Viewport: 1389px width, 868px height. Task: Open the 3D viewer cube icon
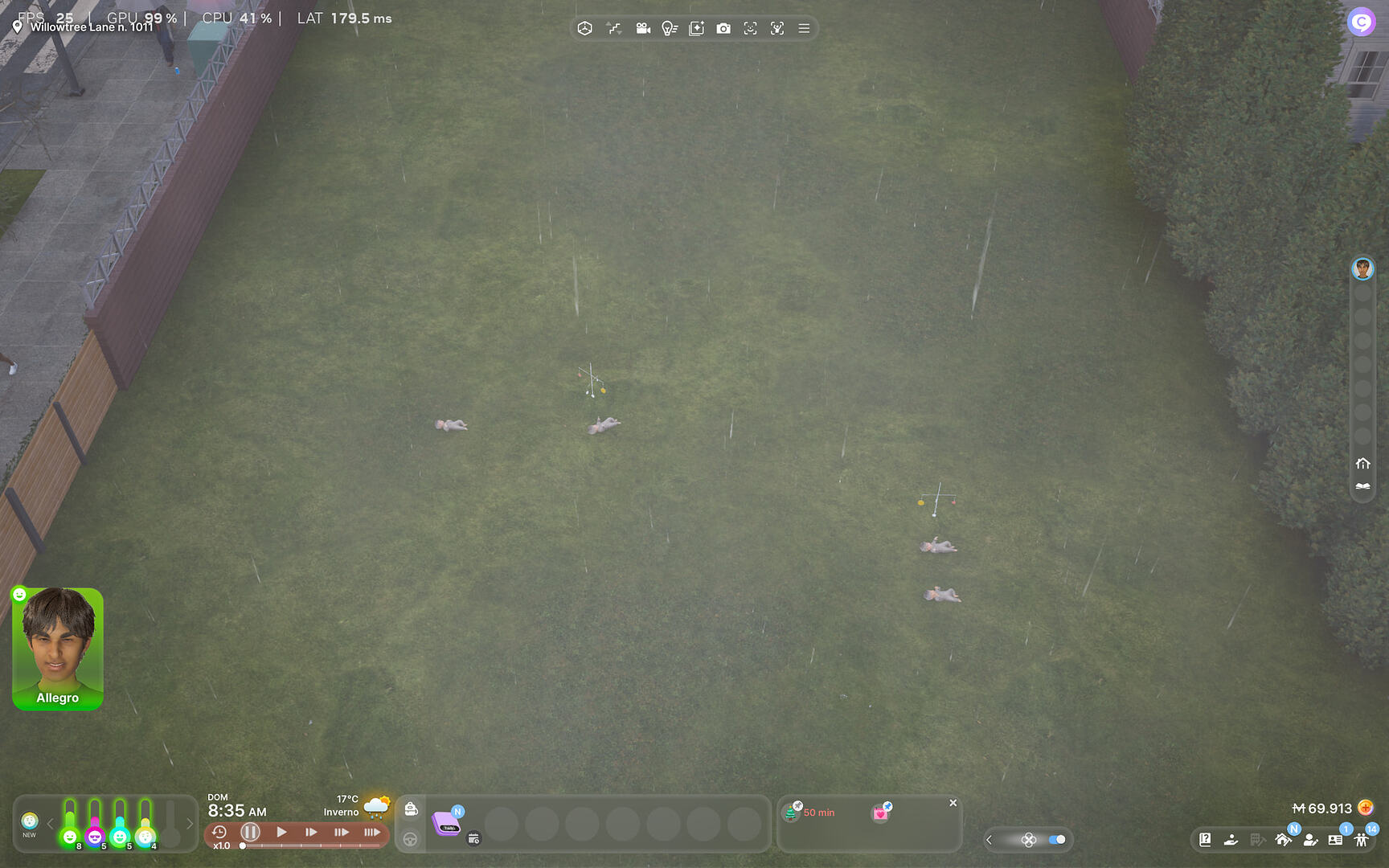point(585,28)
